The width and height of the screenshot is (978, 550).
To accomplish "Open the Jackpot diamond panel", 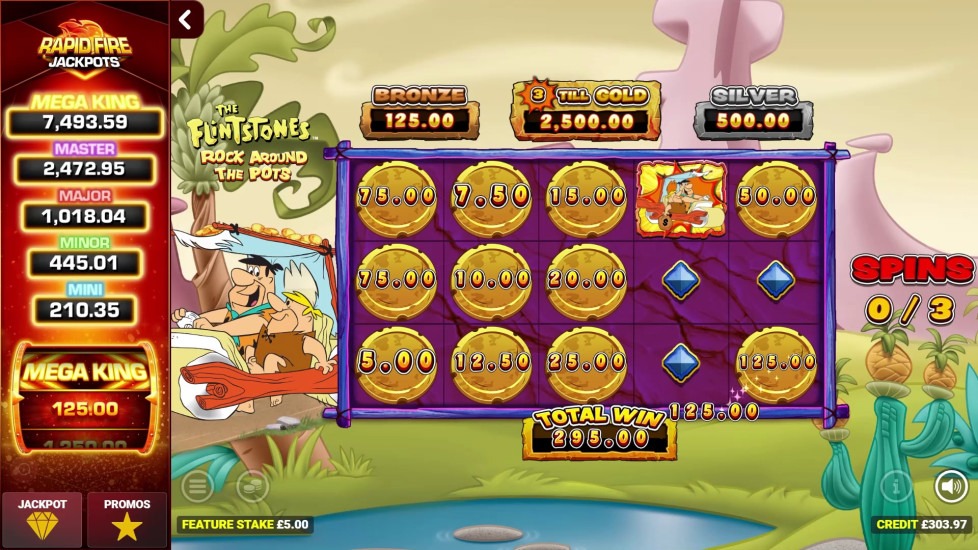I will coord(42,517).
